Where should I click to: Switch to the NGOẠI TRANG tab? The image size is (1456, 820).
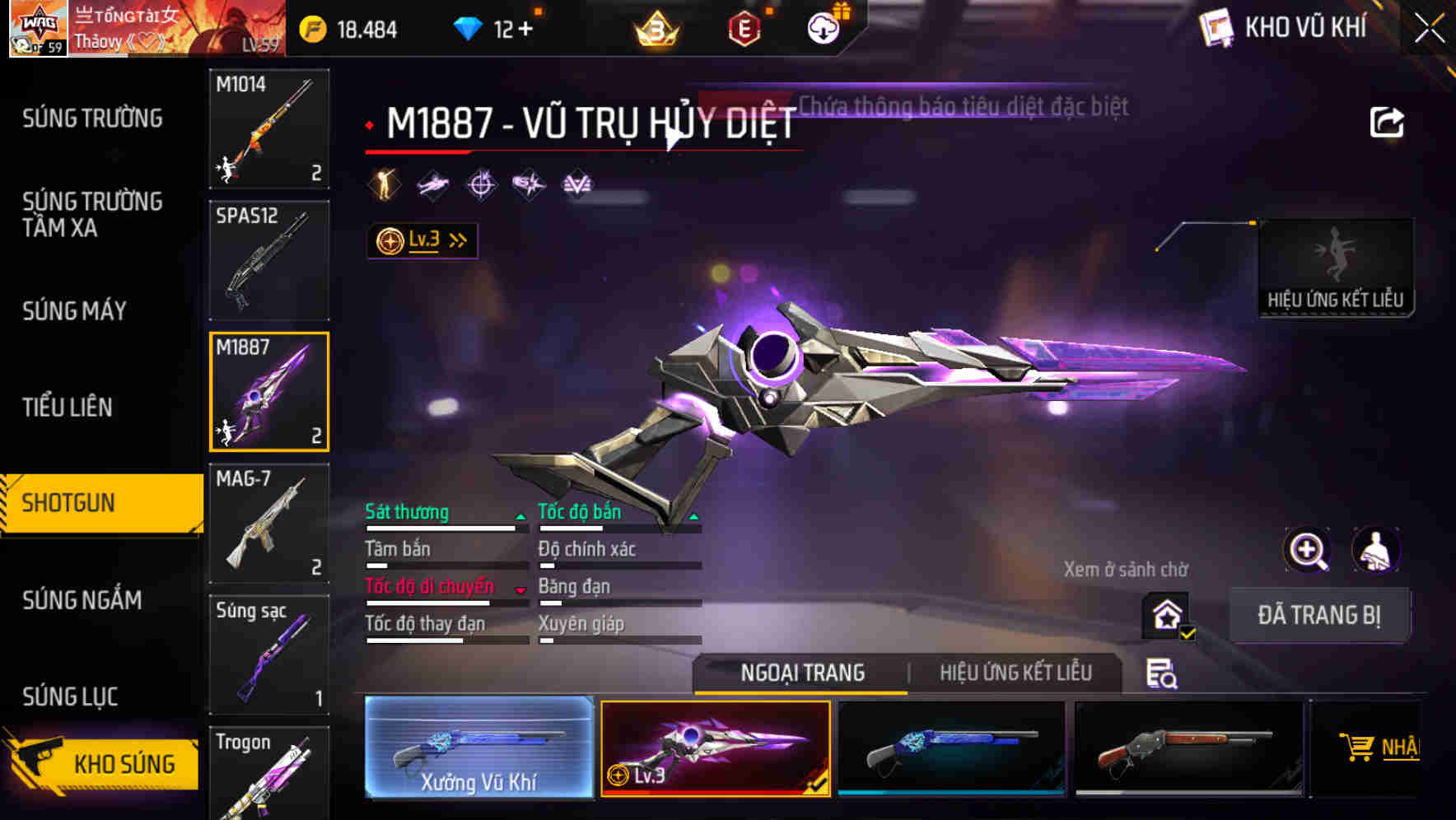point(803,673)
